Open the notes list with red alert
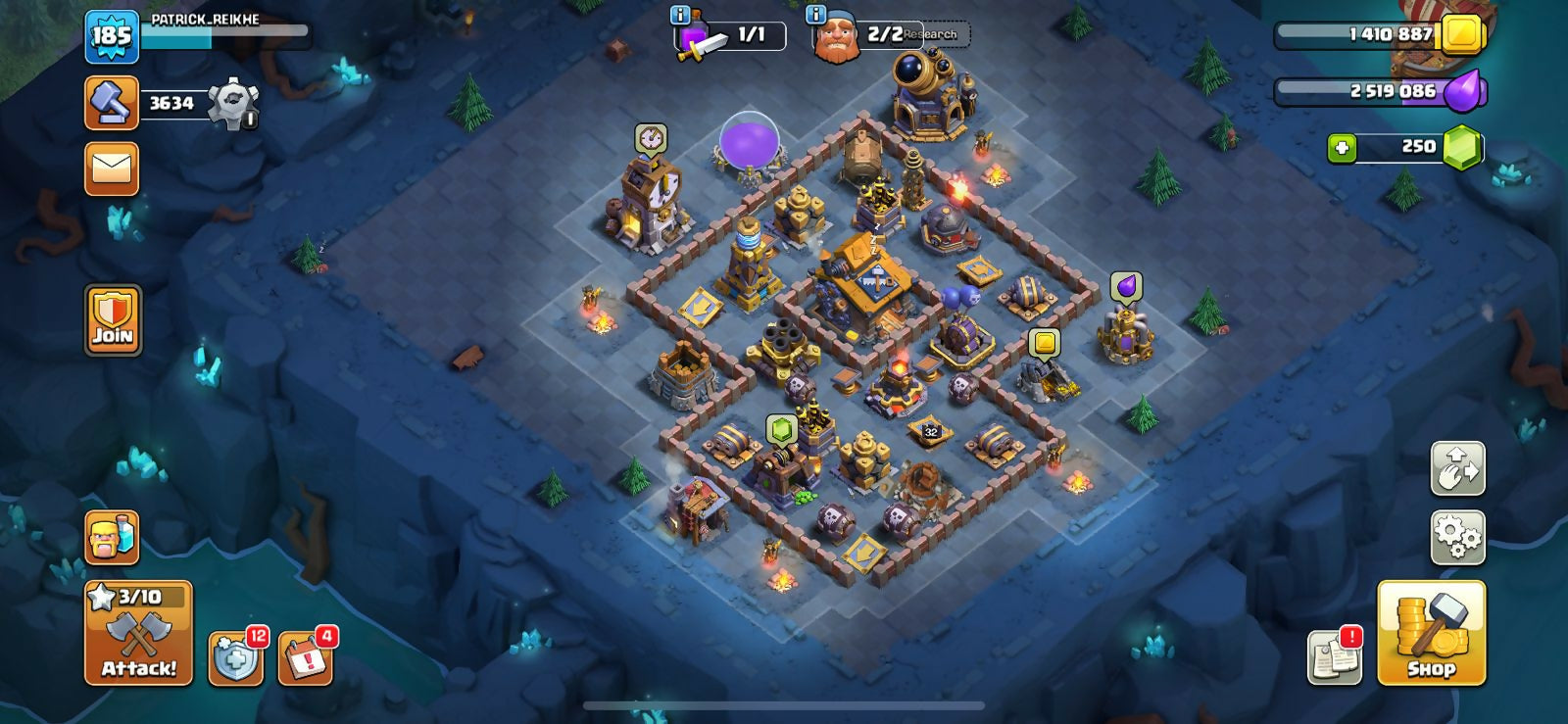 click(x=1334, y=656)
